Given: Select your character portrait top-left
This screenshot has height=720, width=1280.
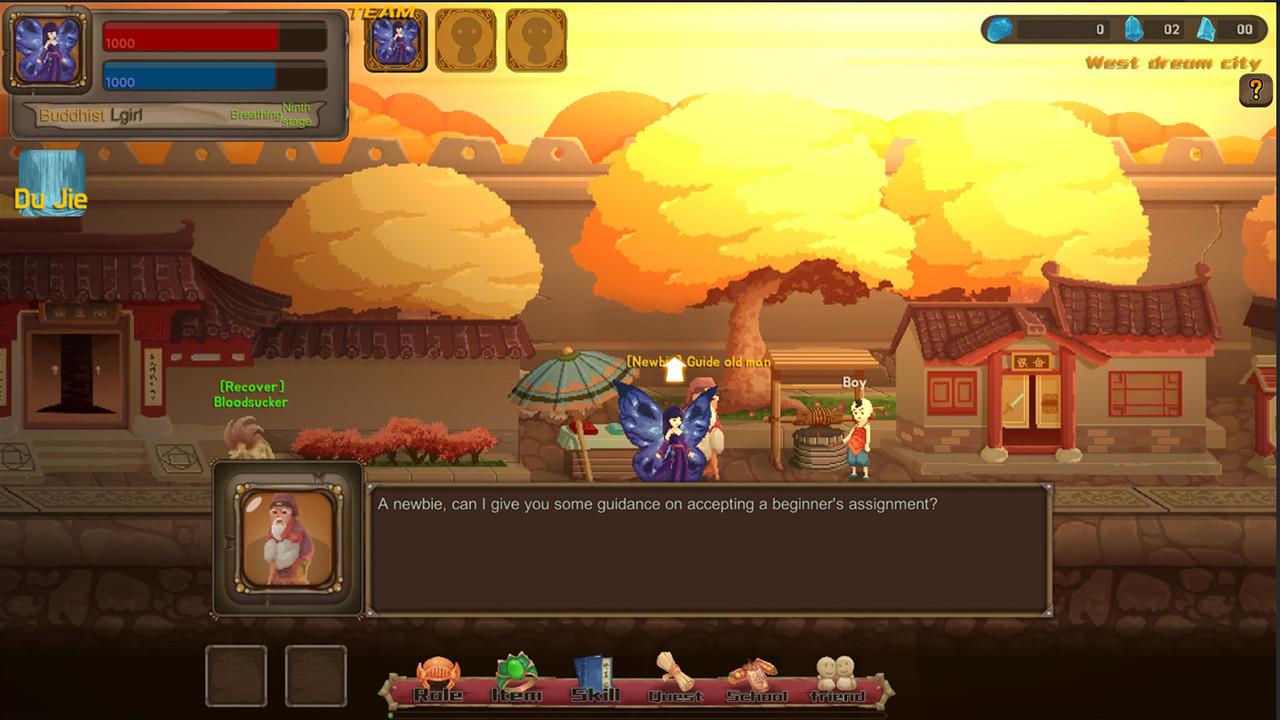Looking at the screenshot, I should click(x=48, y=48).
